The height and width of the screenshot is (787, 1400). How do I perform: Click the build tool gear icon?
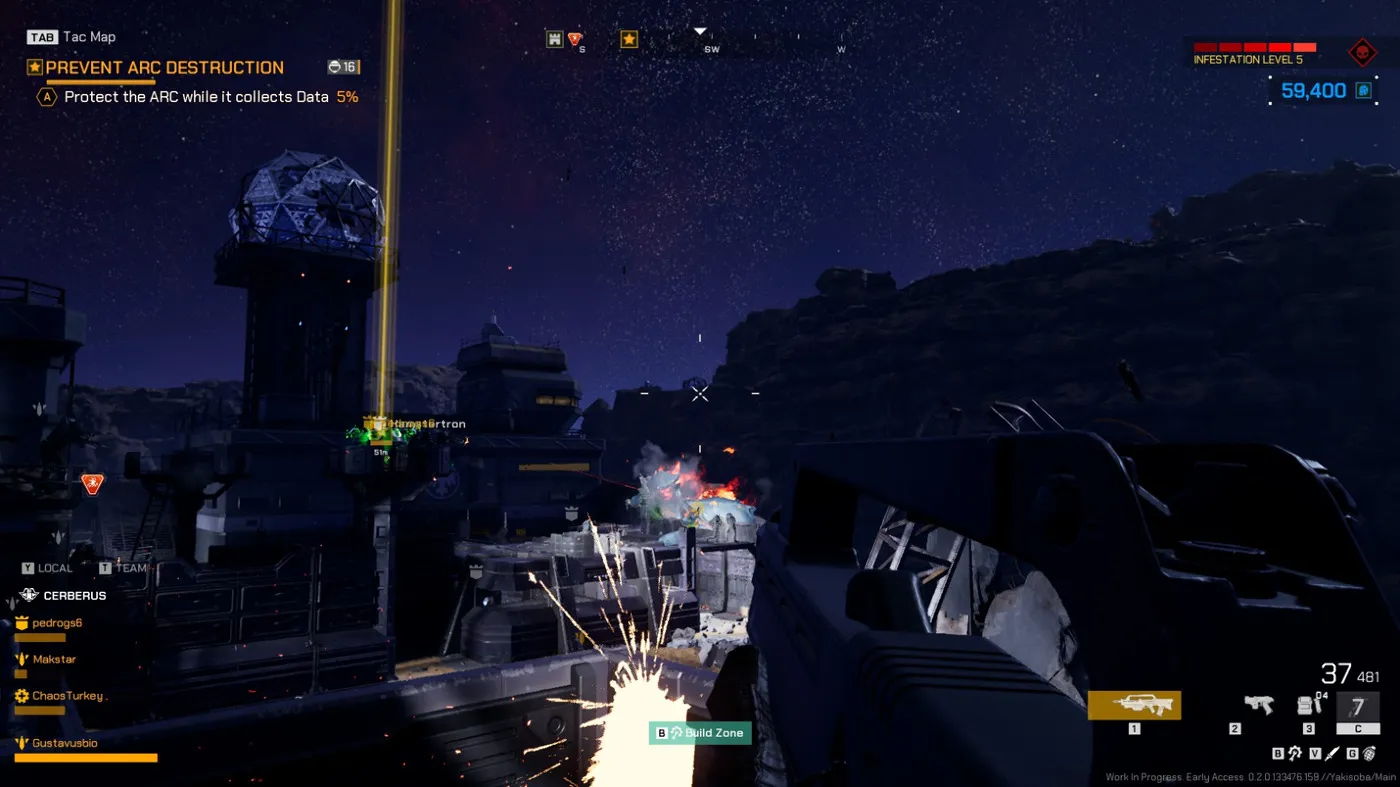1294,753
